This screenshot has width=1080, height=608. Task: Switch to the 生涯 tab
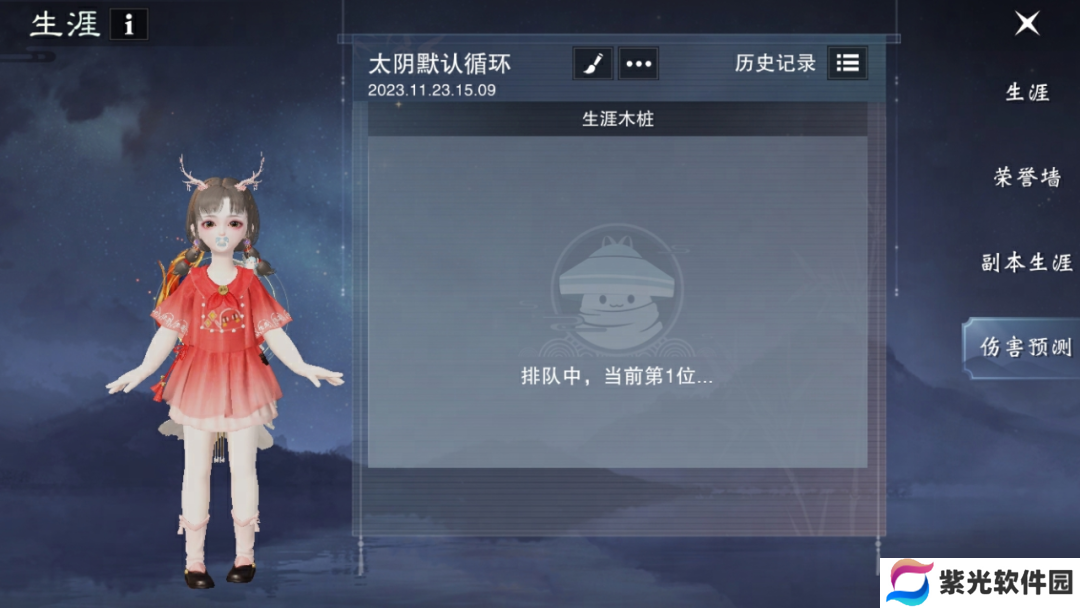pos(1027,93)
